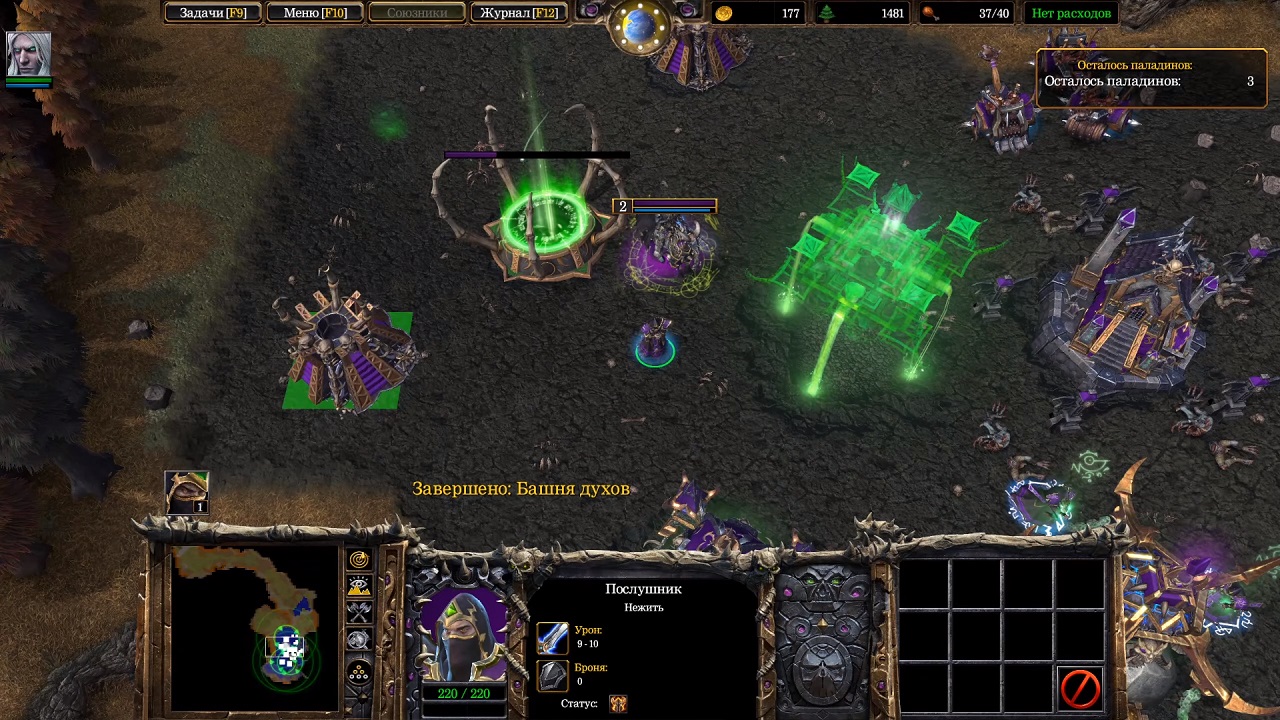Image resolution: width=1280 pixels, height=720 pixels.
Task: Click the minimap
Action: (x=256, y=627)
